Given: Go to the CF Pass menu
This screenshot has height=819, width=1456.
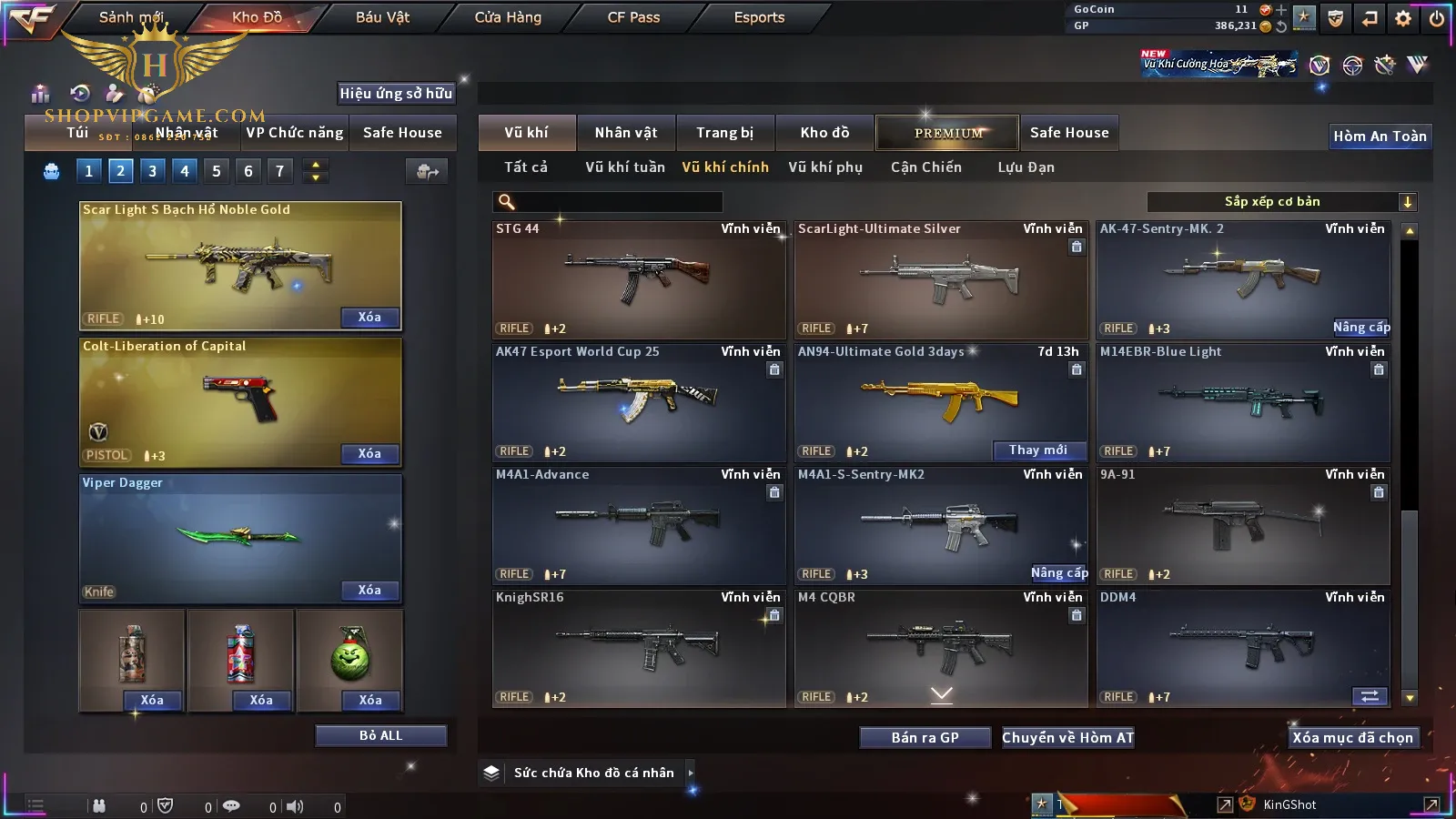Looking at the screenshot, I should (x=633, y=17).
